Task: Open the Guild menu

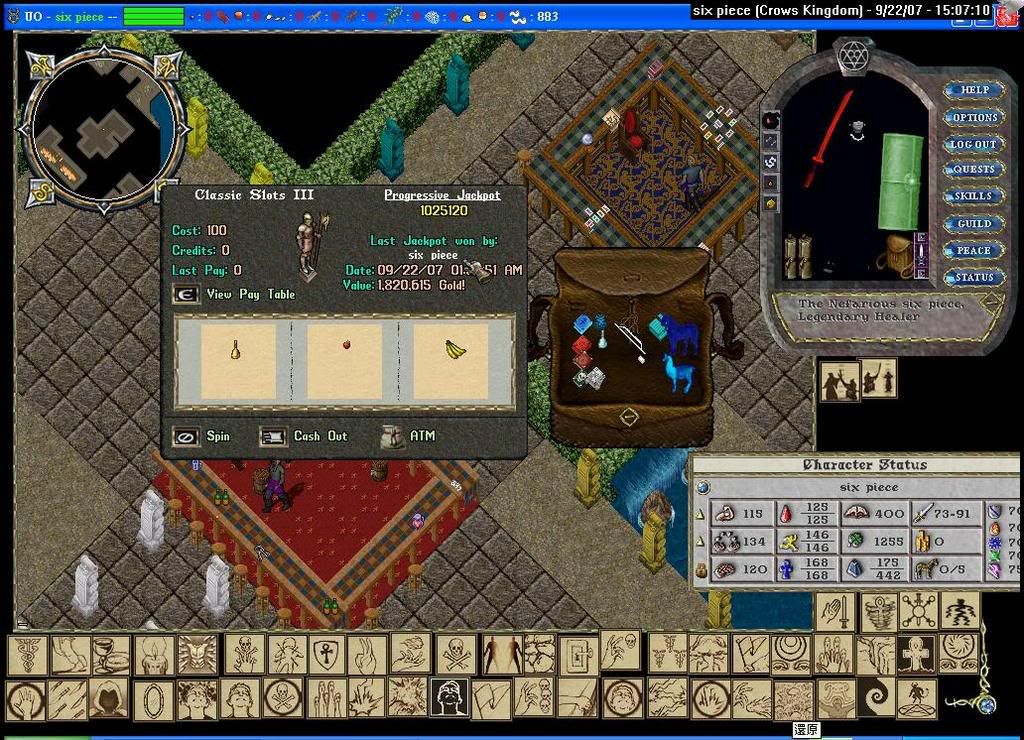Action: (974, 224)
